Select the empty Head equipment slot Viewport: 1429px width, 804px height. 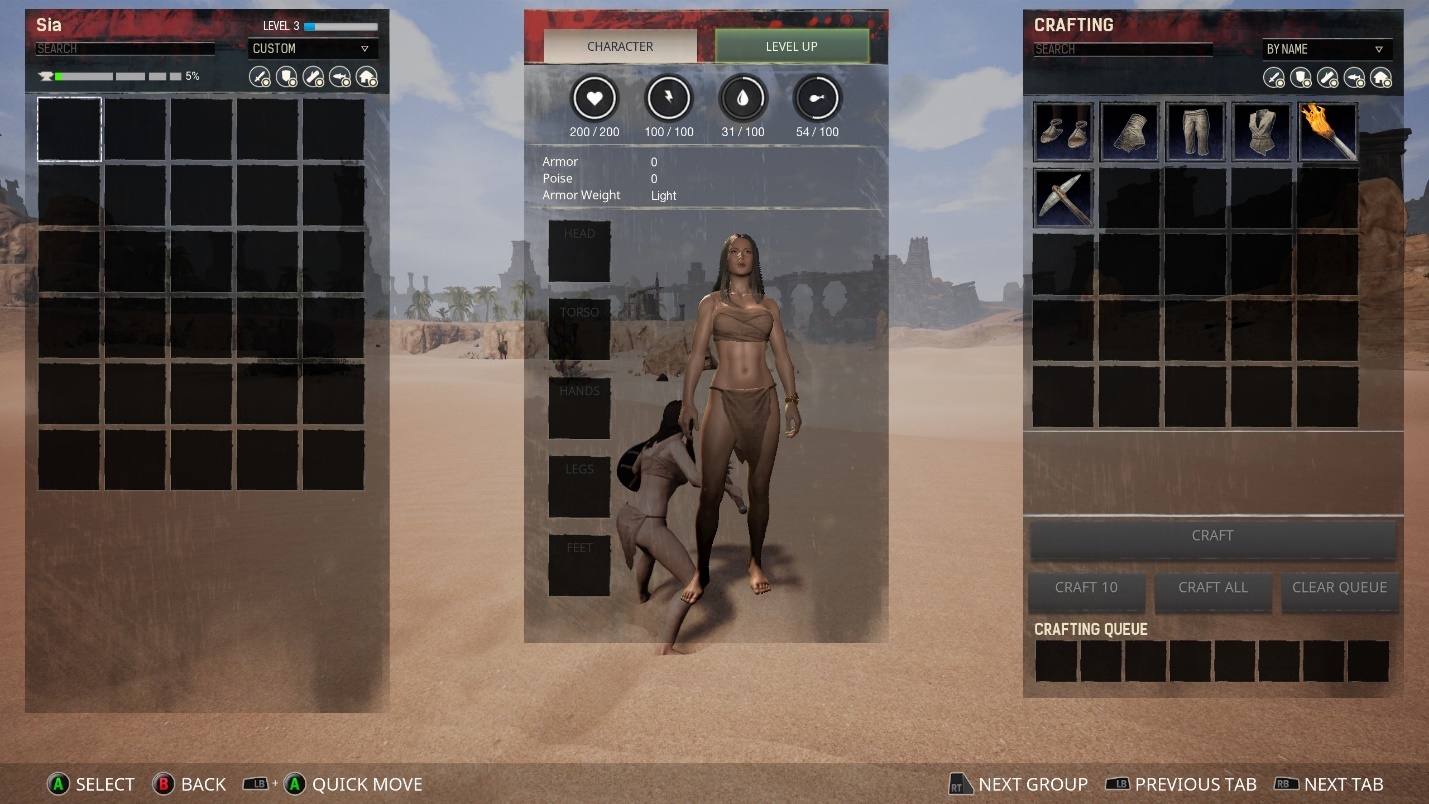click(579, 251)
